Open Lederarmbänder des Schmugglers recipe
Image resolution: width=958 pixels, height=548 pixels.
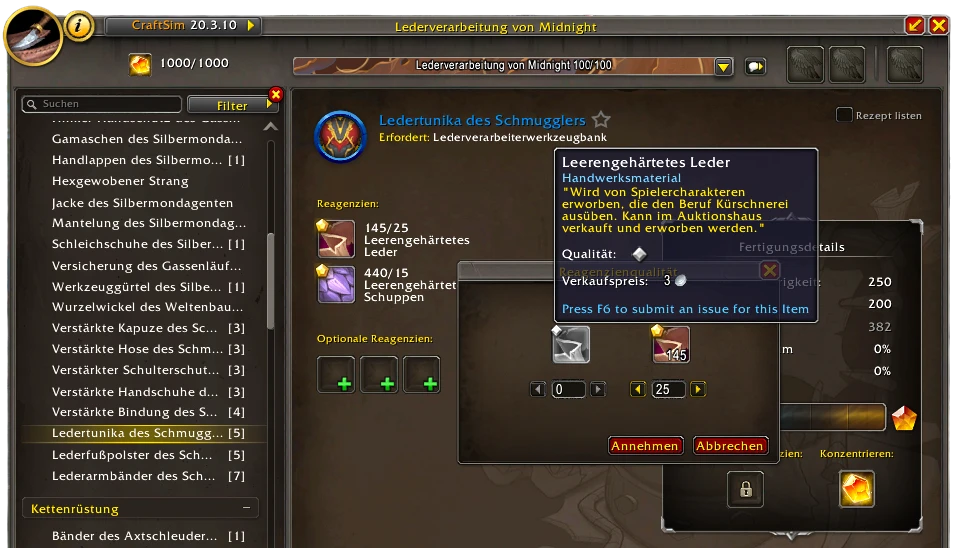133,475
